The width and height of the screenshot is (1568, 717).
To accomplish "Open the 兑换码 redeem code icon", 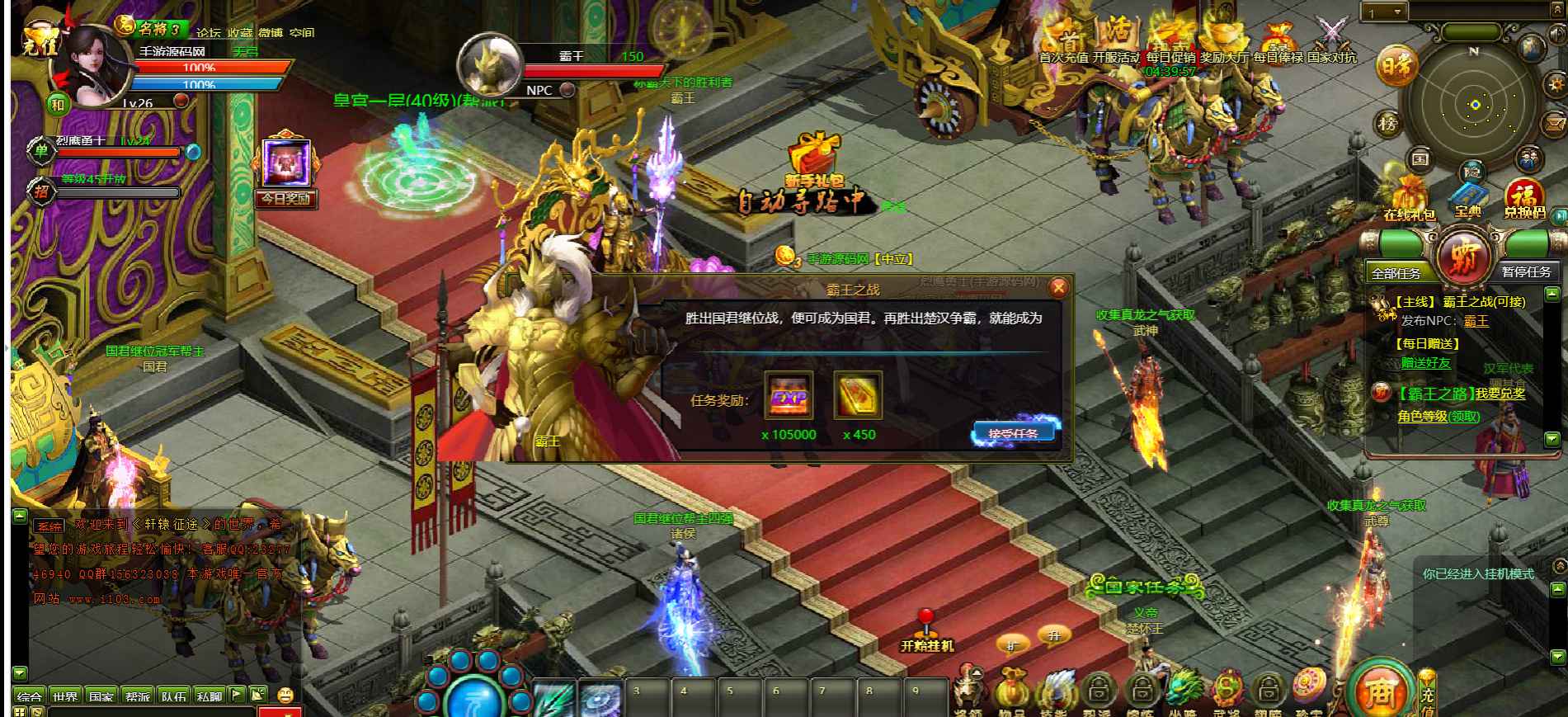I will [1524, 199].
